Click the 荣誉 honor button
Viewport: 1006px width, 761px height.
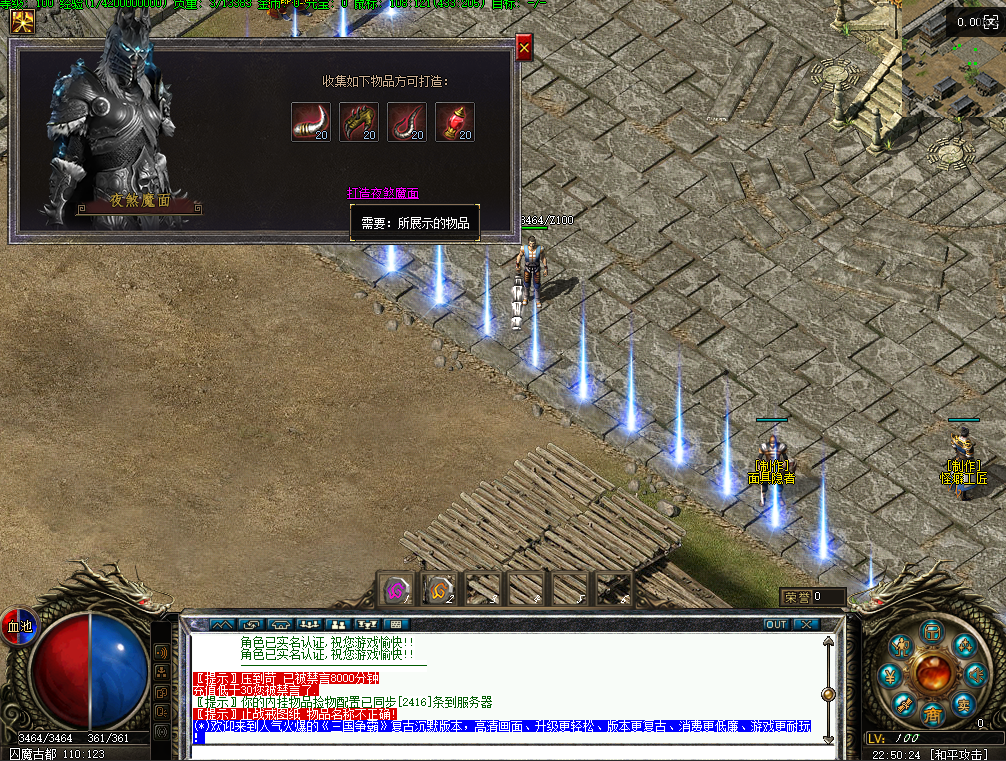coord(797,597)
